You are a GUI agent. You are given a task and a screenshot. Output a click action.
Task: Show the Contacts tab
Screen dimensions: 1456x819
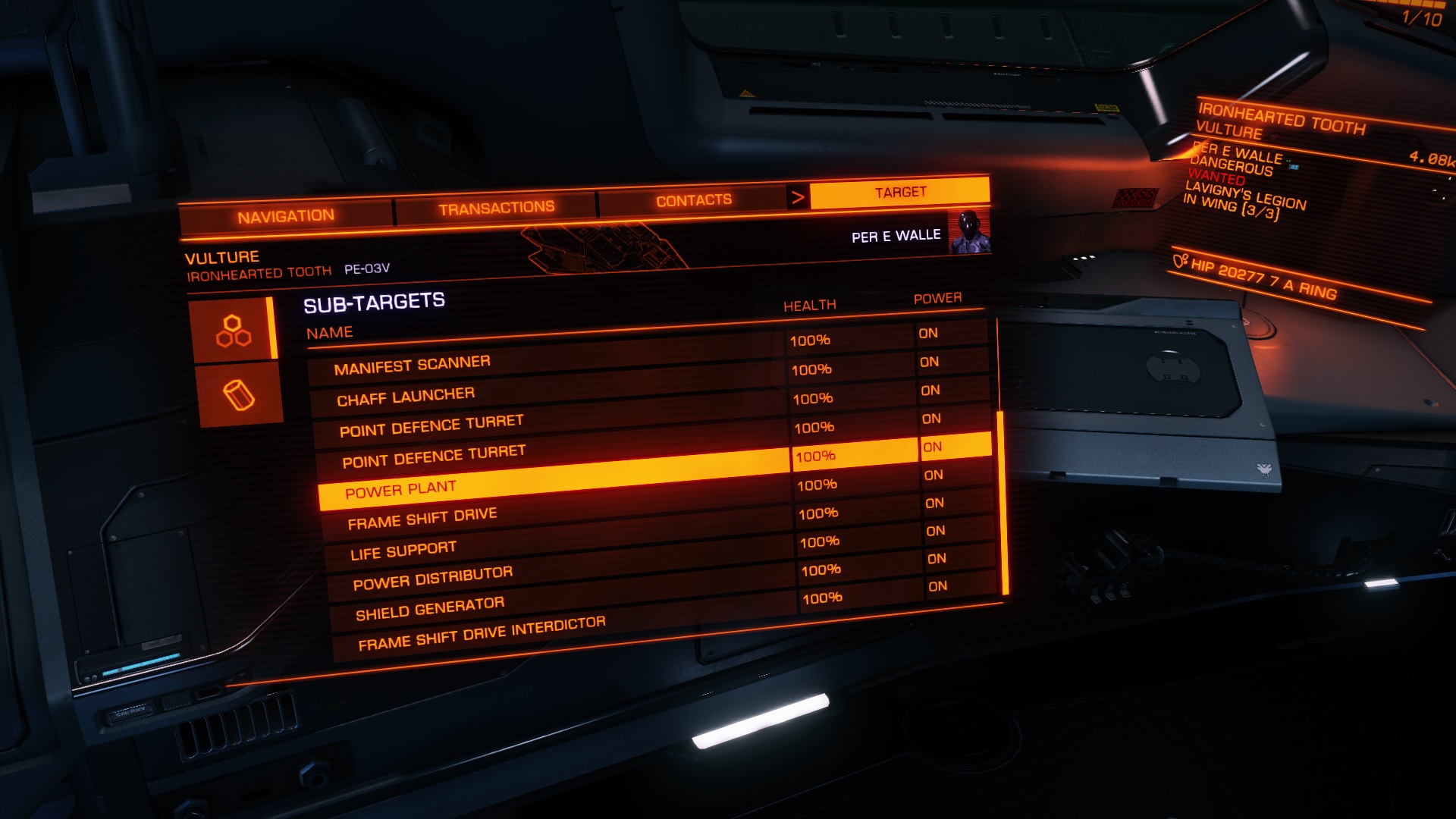click(x=693, y=201)
